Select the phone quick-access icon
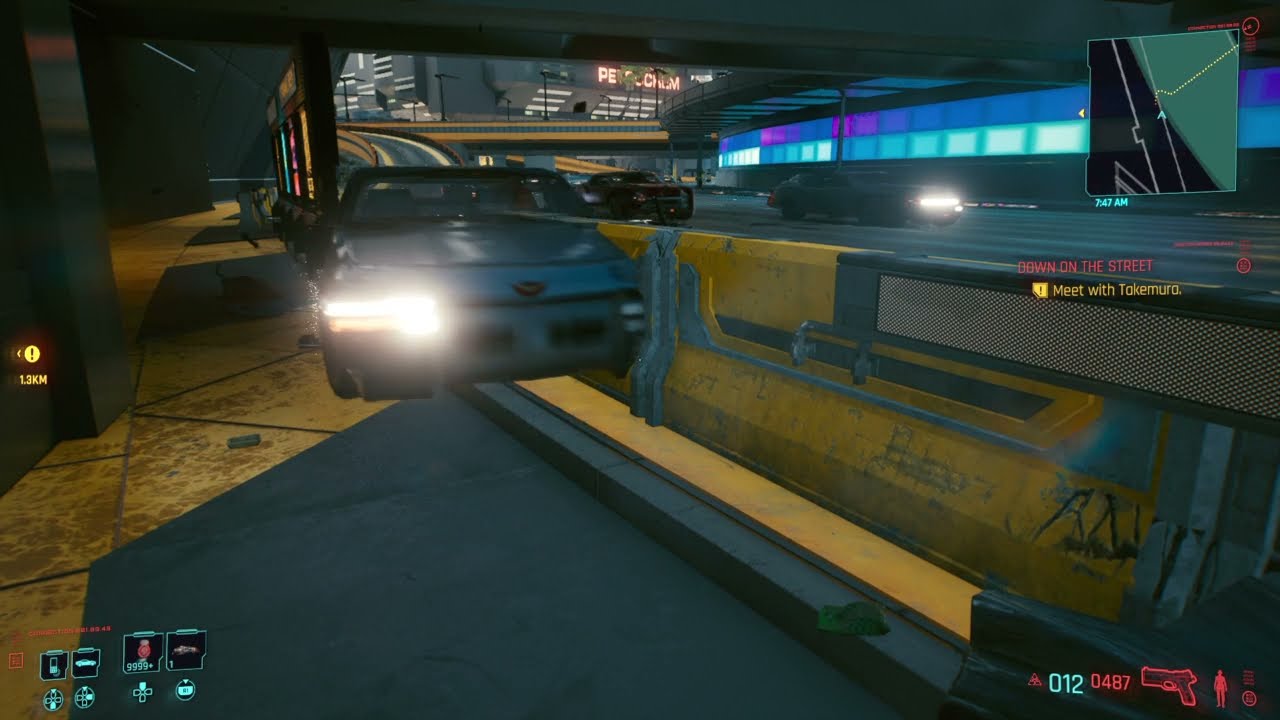The image size is (1280, 720). [x=53, y=663]
